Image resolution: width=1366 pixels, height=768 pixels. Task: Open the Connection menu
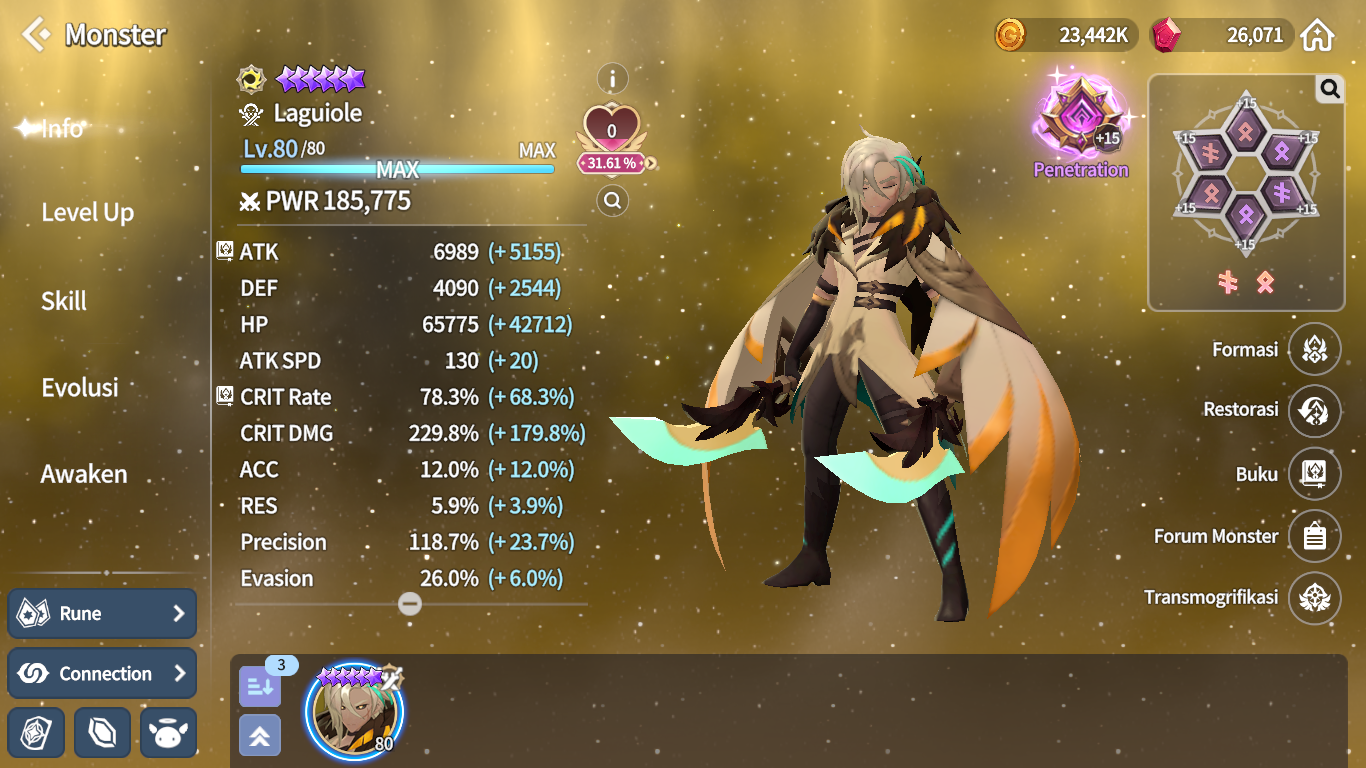pos(102,673)
